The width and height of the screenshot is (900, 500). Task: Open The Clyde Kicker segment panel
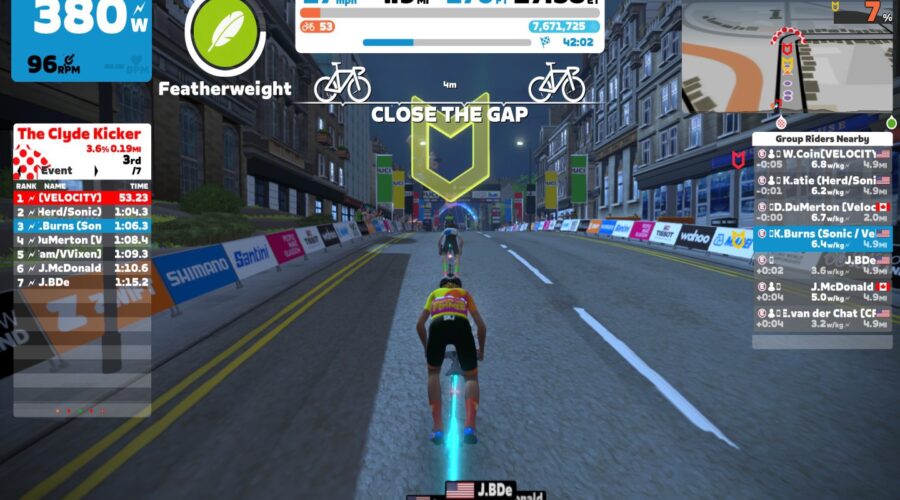(x=82, y=134)
